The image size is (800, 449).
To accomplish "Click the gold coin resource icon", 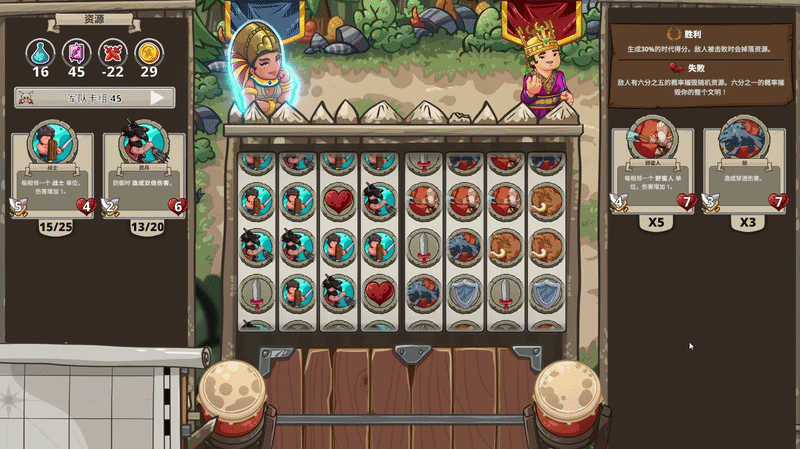I will [148, 51].
